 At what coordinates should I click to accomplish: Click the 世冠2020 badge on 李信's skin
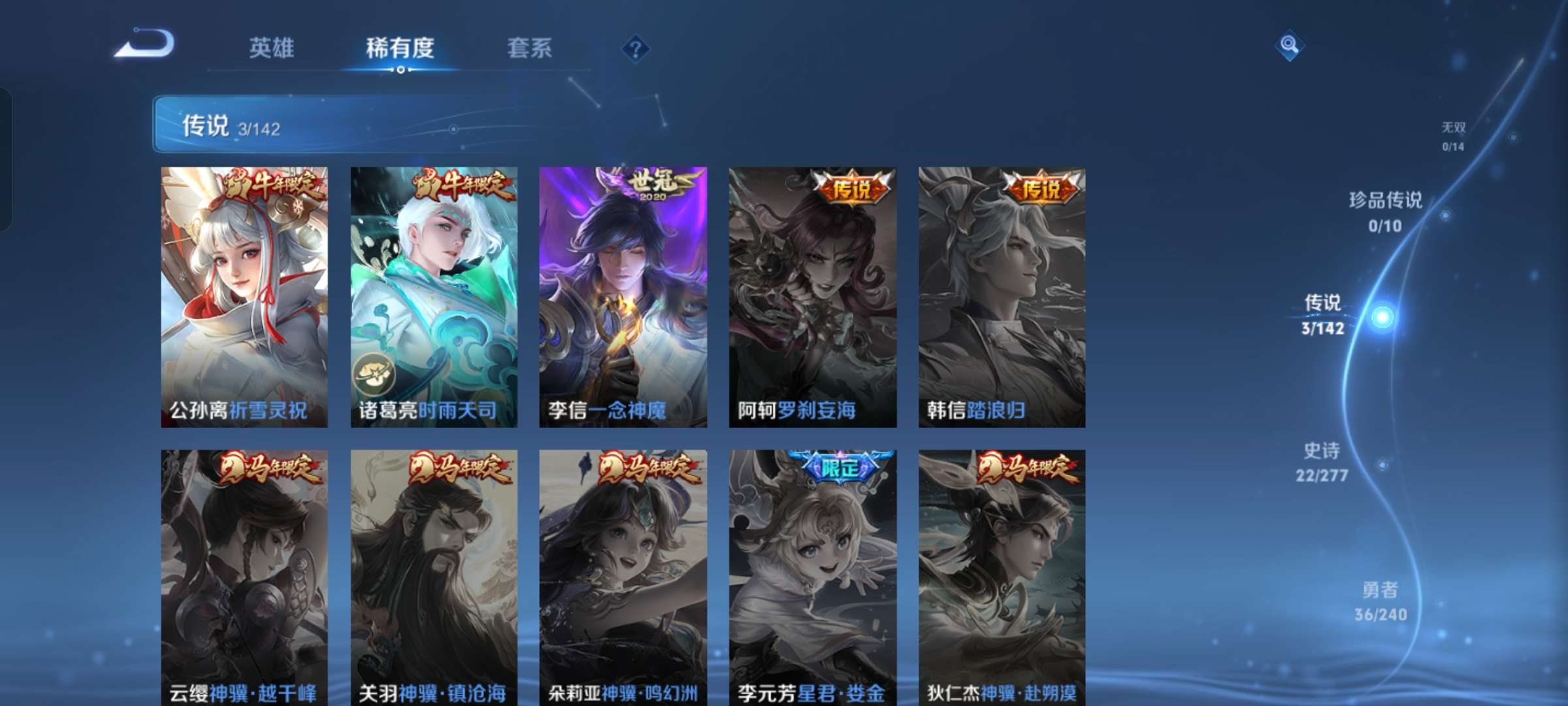coord(653,186)
